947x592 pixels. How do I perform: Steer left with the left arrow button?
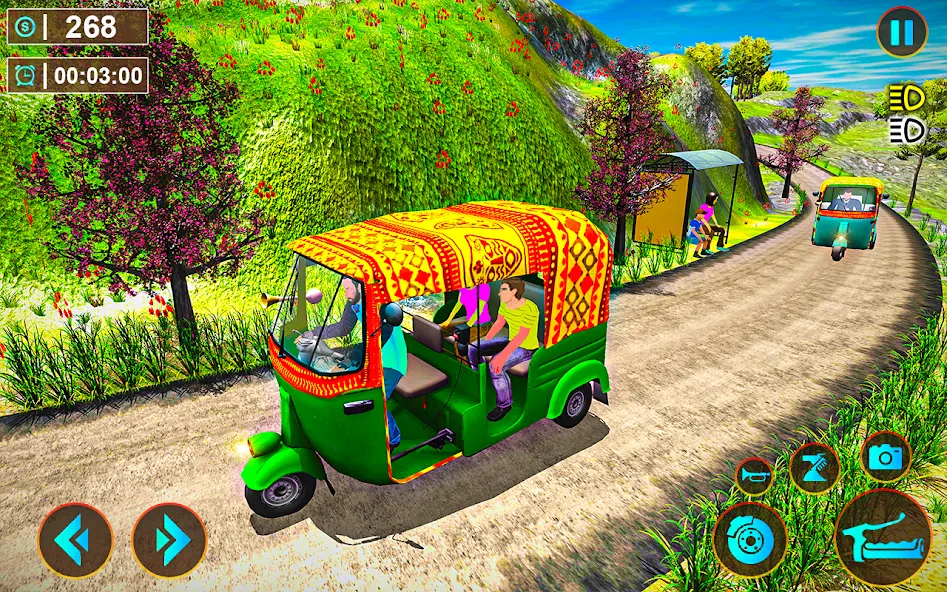pyautogui.click(x=76, y=540)
